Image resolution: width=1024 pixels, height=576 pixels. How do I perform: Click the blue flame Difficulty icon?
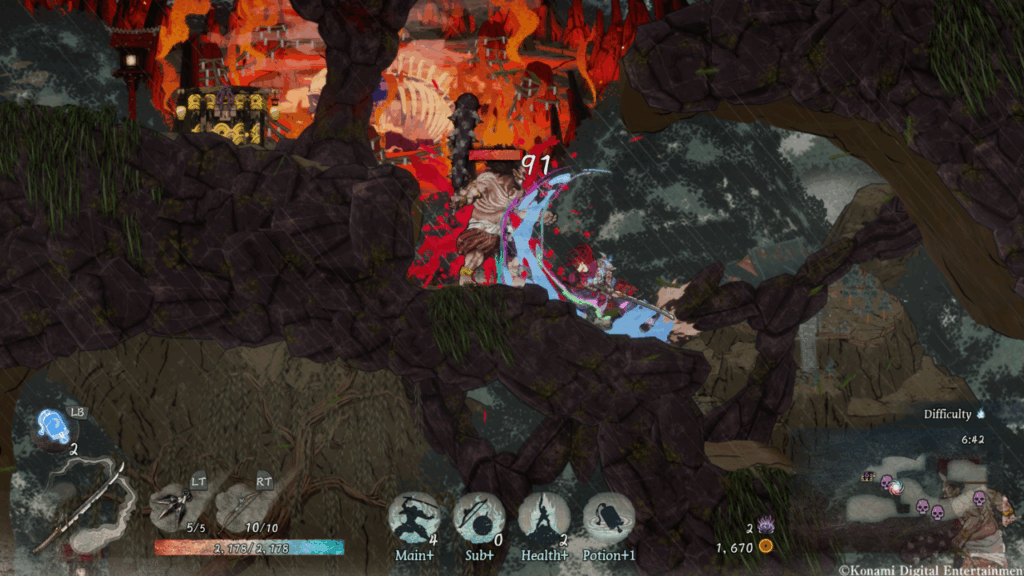coord(981,413)
